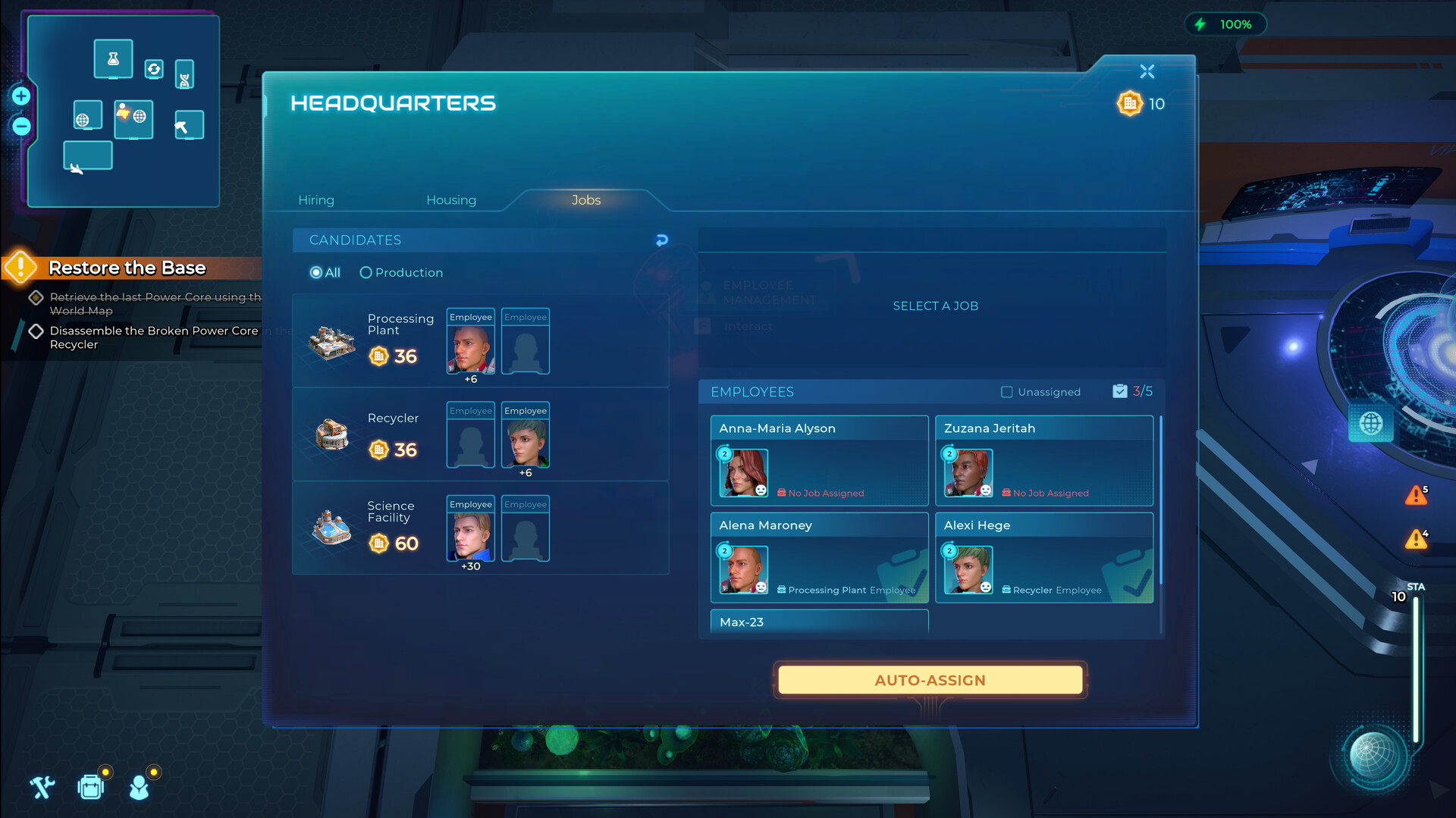Select the Production filter radio button
This screenshot has height=818, width=1456.
366,272
